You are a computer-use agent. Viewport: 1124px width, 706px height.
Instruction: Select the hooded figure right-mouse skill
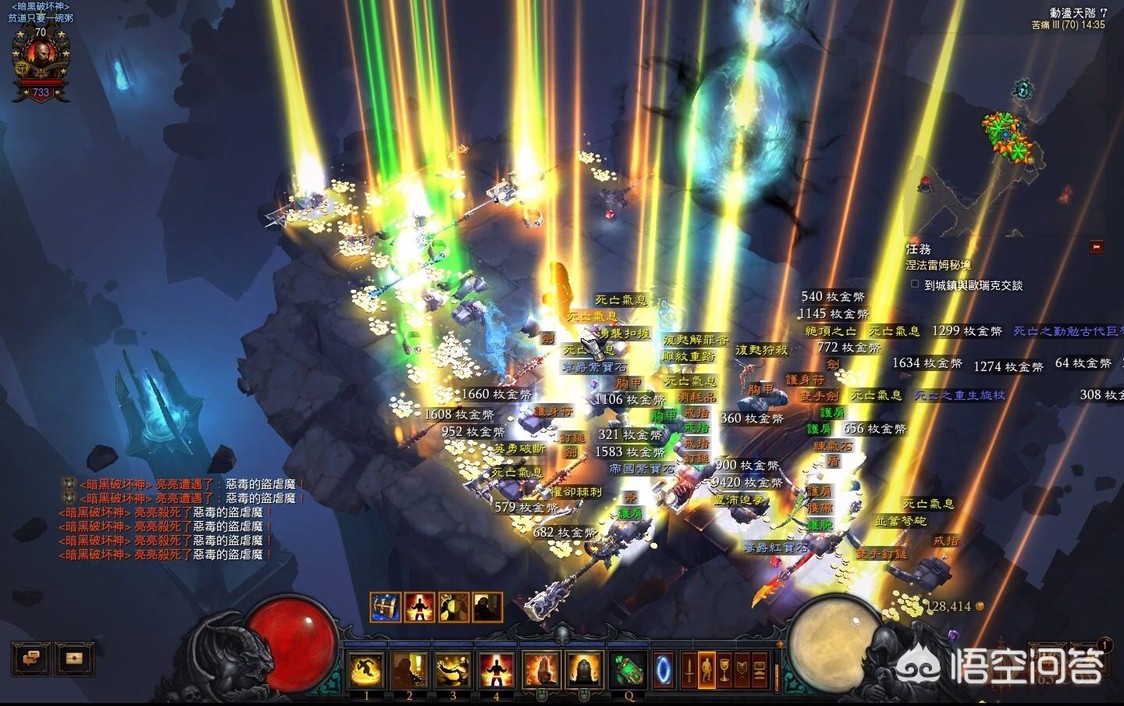[x=584, y=669]
